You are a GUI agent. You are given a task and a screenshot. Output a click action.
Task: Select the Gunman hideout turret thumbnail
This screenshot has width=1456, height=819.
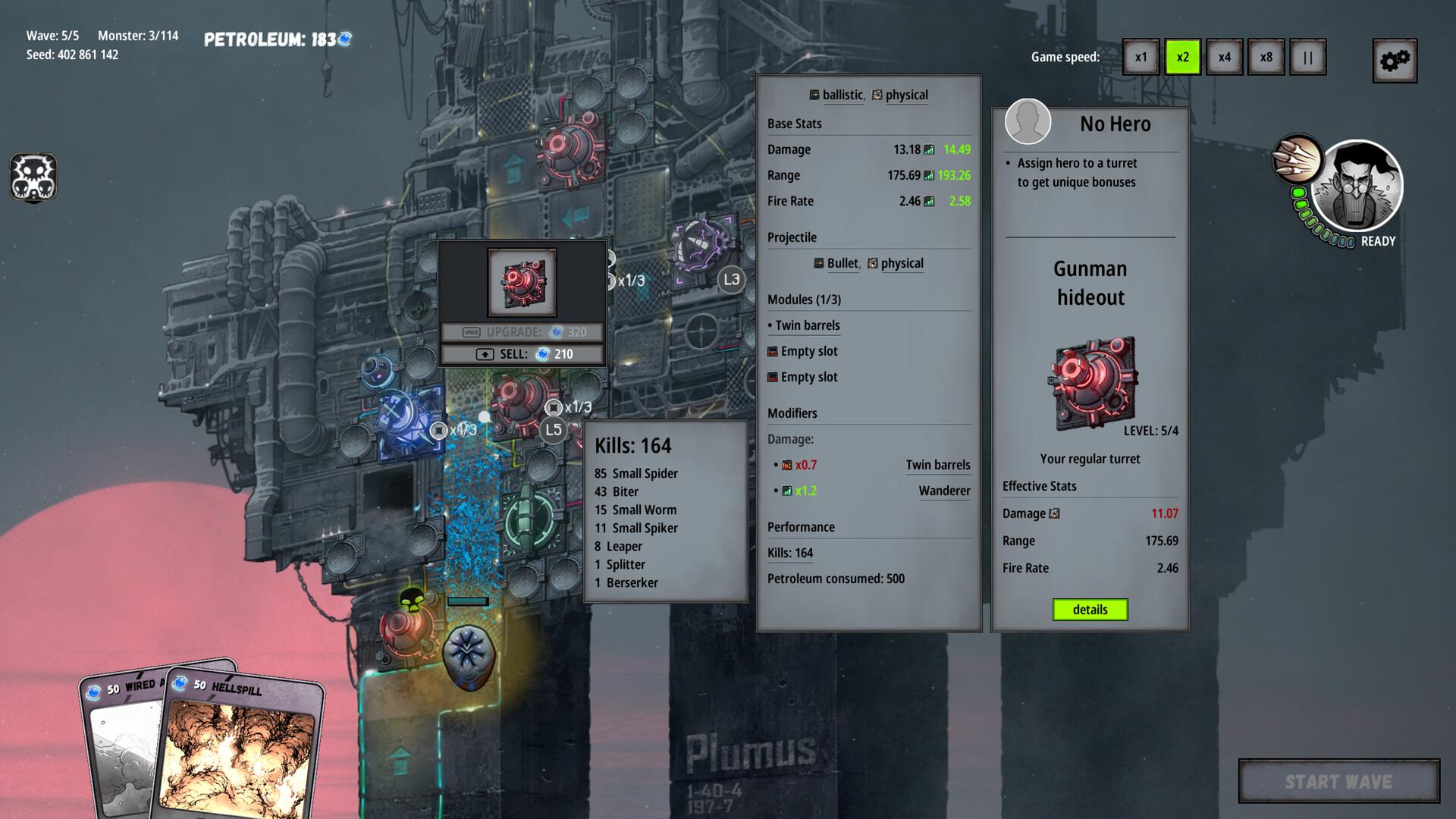point(1093,383)
